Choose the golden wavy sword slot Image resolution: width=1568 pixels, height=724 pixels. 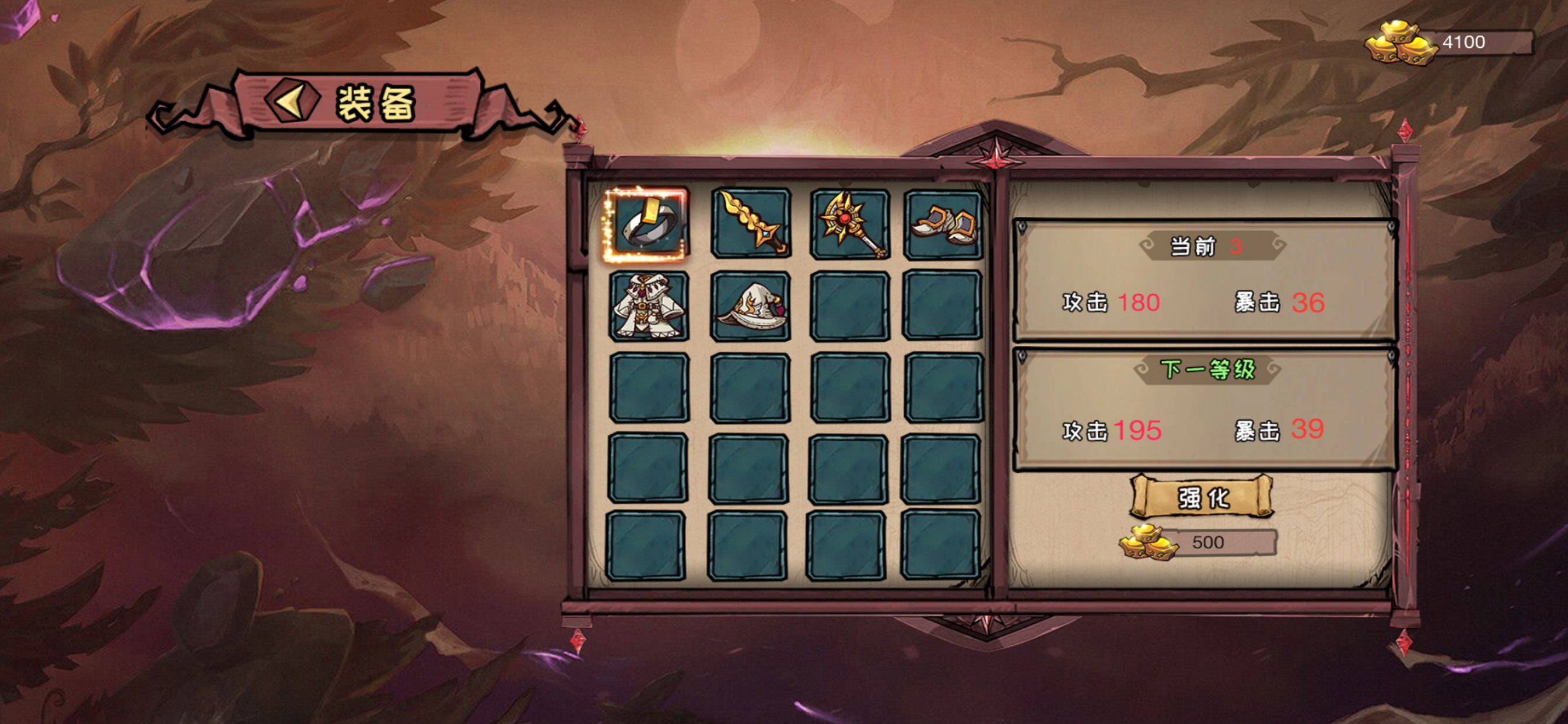[x=751, y=223]
